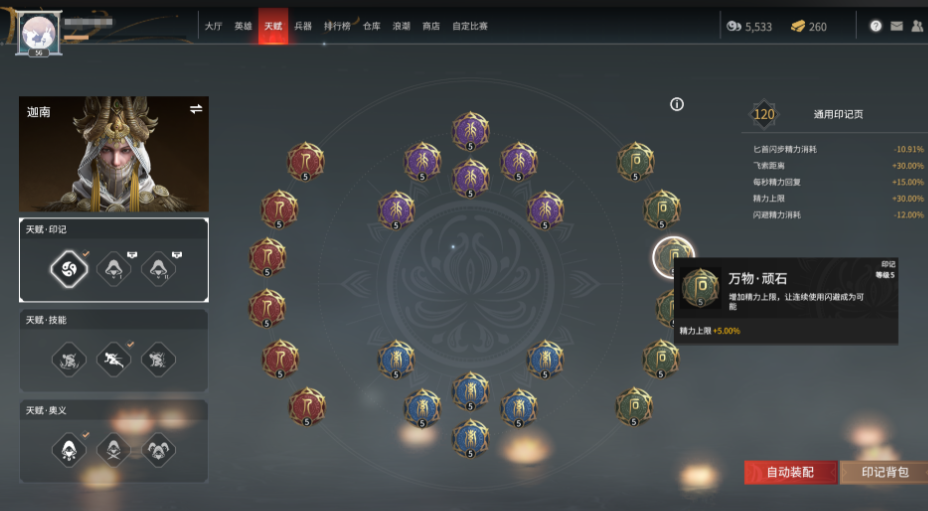Select the bottommost blue glyph slot
The height and width of the screenshot is (511, 928).
coord(470,437)
